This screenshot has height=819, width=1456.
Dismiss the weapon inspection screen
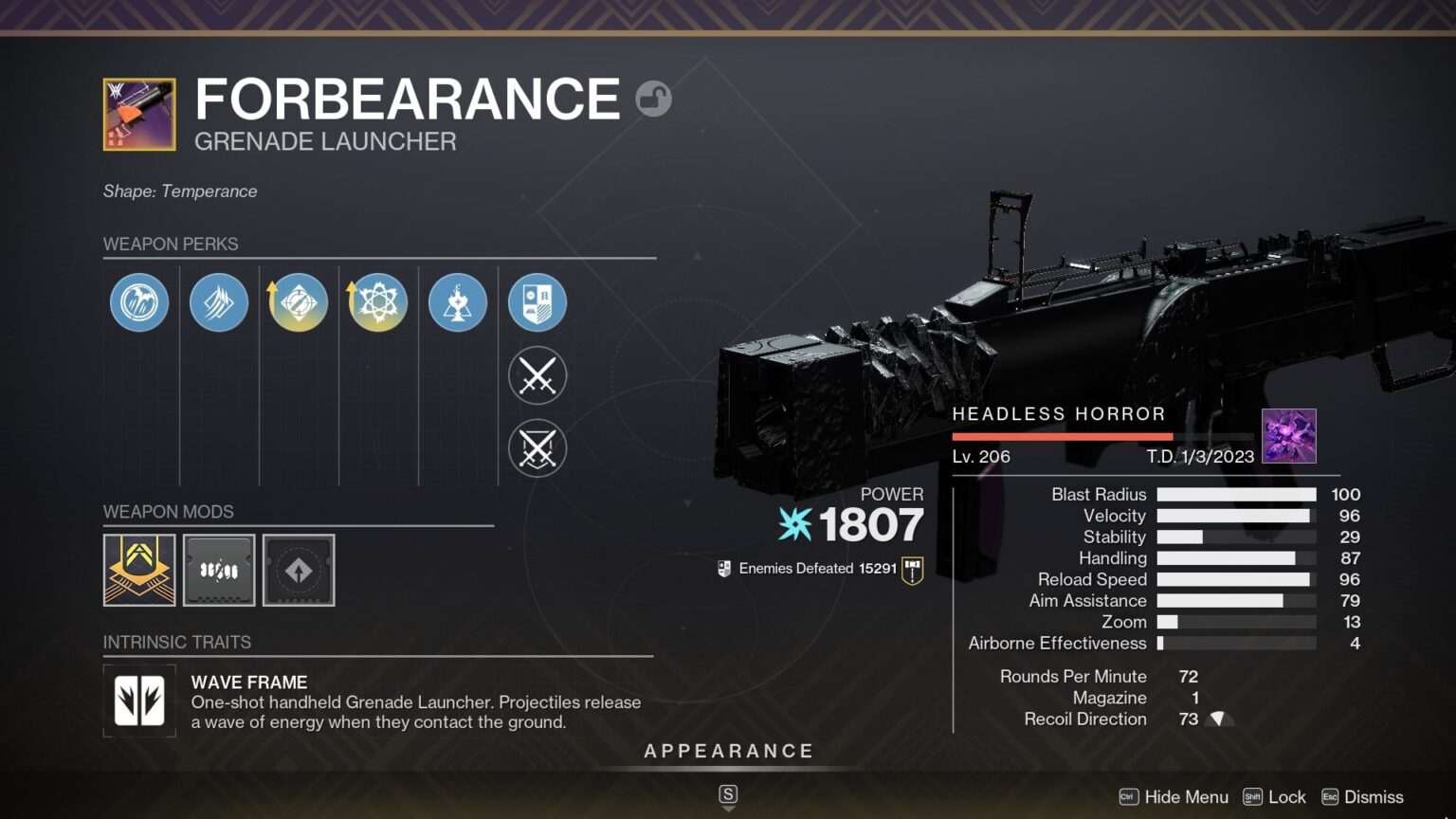click(x=1372, y=797)
